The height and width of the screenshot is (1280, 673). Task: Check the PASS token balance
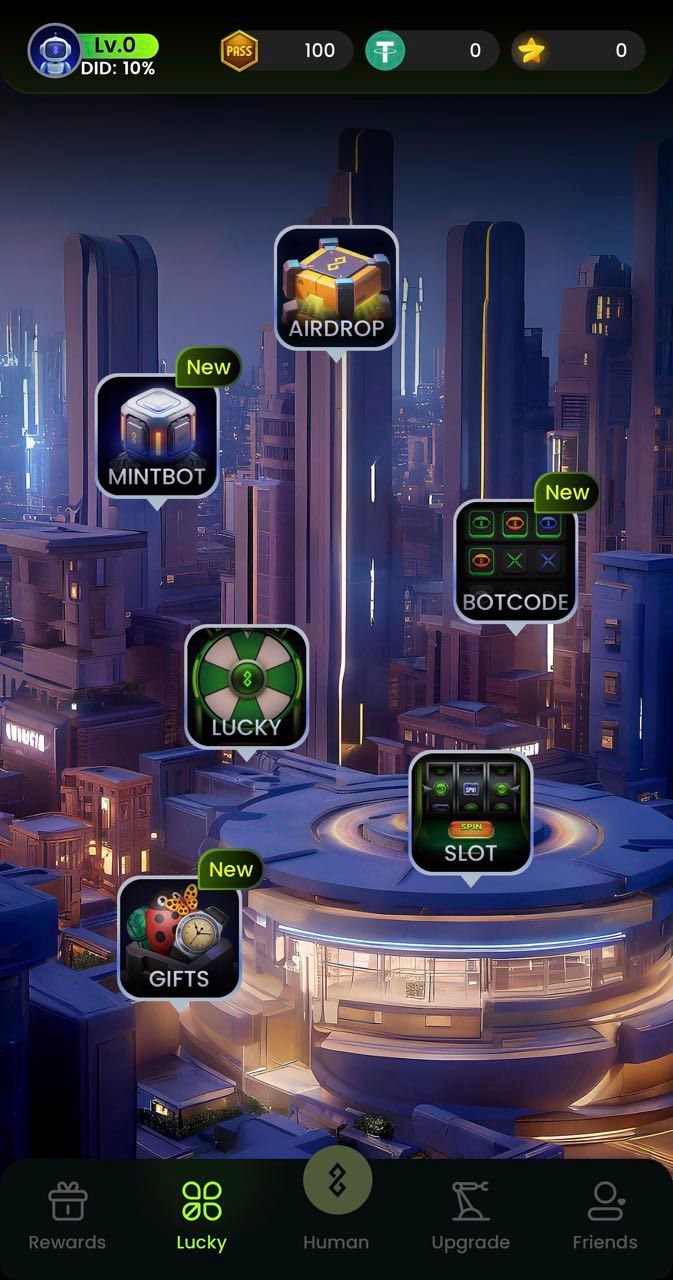(286, 50)
